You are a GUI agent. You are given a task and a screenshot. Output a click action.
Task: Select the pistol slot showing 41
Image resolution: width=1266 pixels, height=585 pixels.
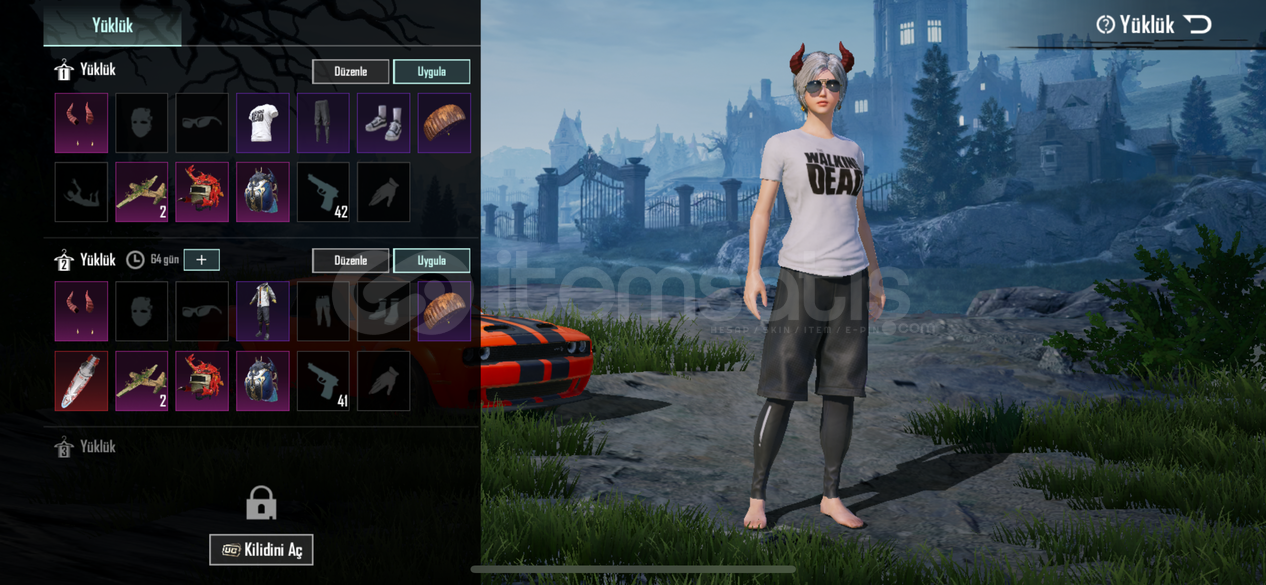(x=323, y=381)
